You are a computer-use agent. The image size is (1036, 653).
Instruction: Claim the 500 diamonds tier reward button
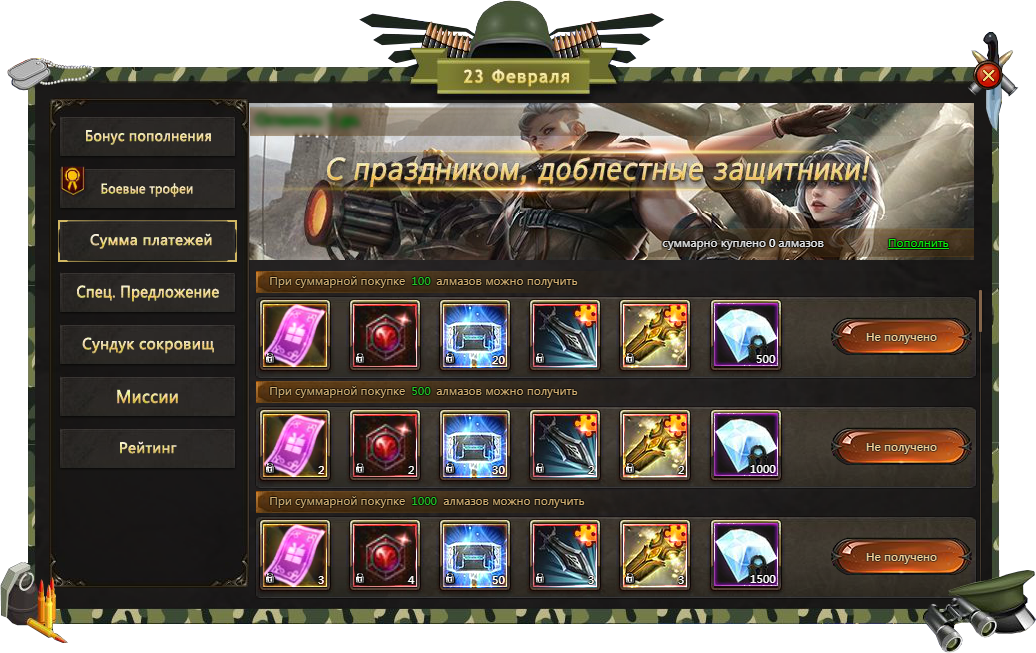(x=901, y=447)
